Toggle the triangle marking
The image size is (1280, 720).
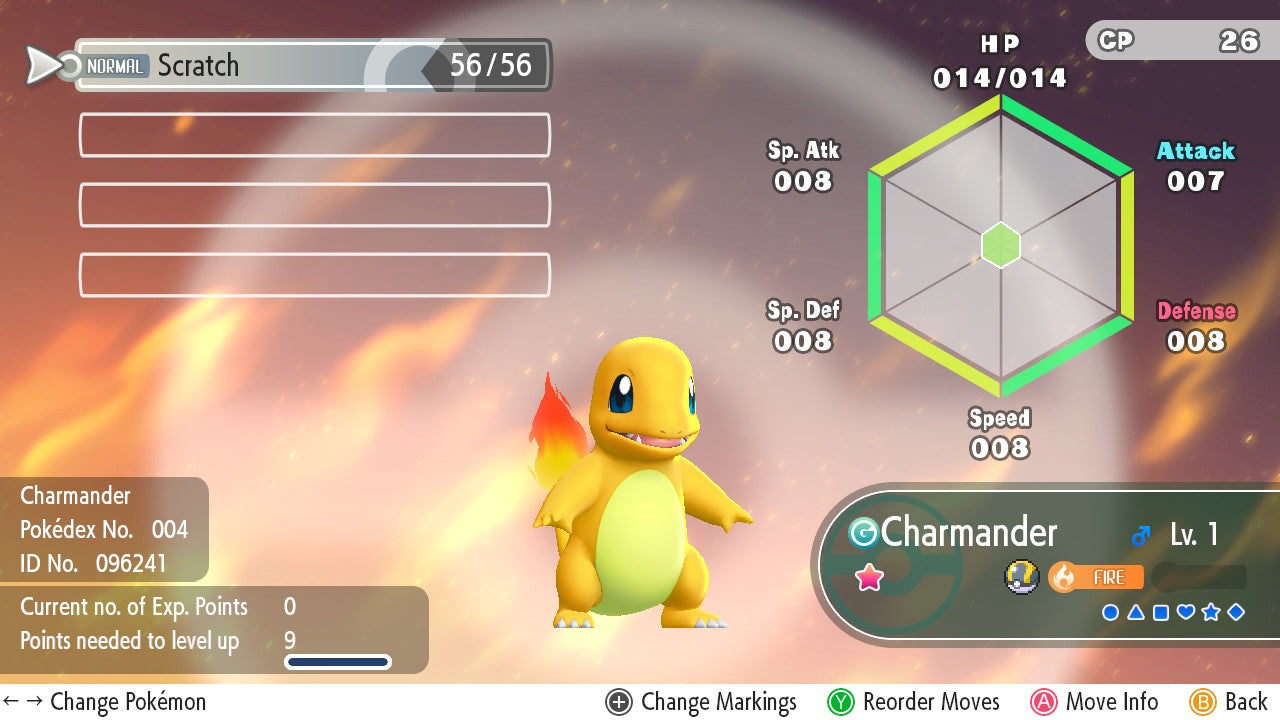pos(1135,612)
